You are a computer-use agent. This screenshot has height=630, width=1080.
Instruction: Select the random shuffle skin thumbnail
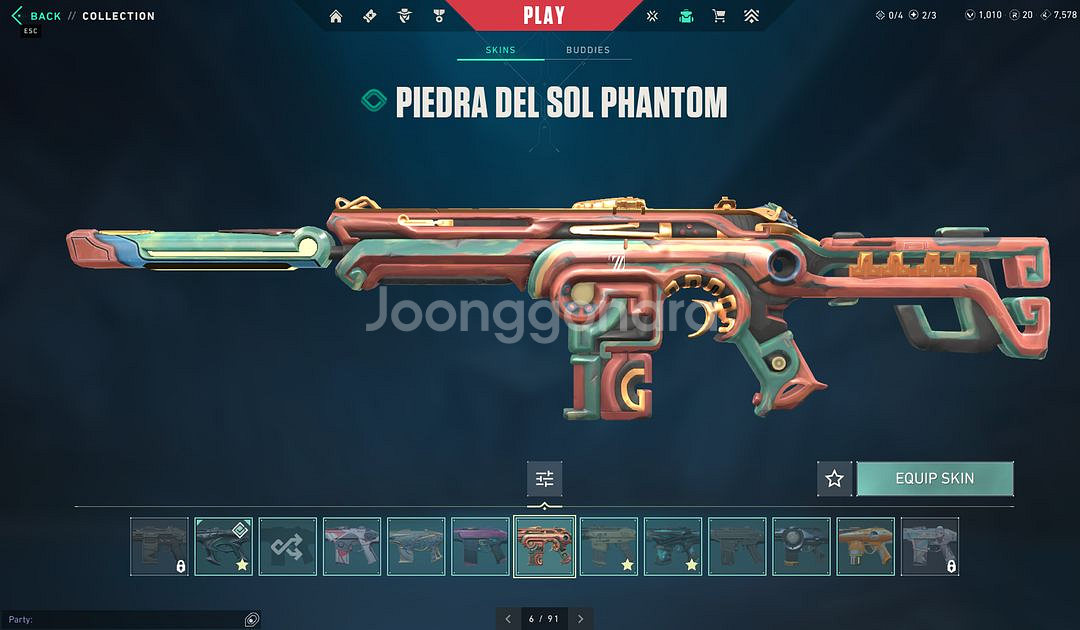tap(288, 546)
